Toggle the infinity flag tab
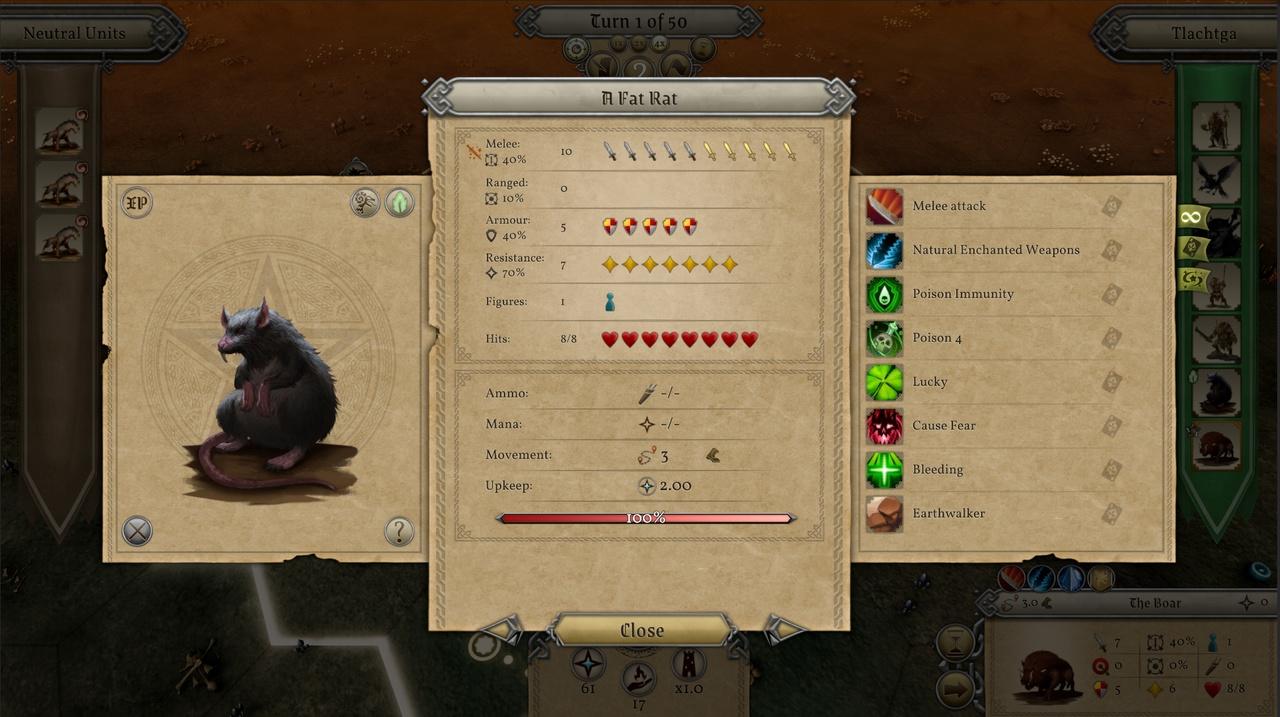Viewport: 1280px width, 717px height. point(1192,217)
